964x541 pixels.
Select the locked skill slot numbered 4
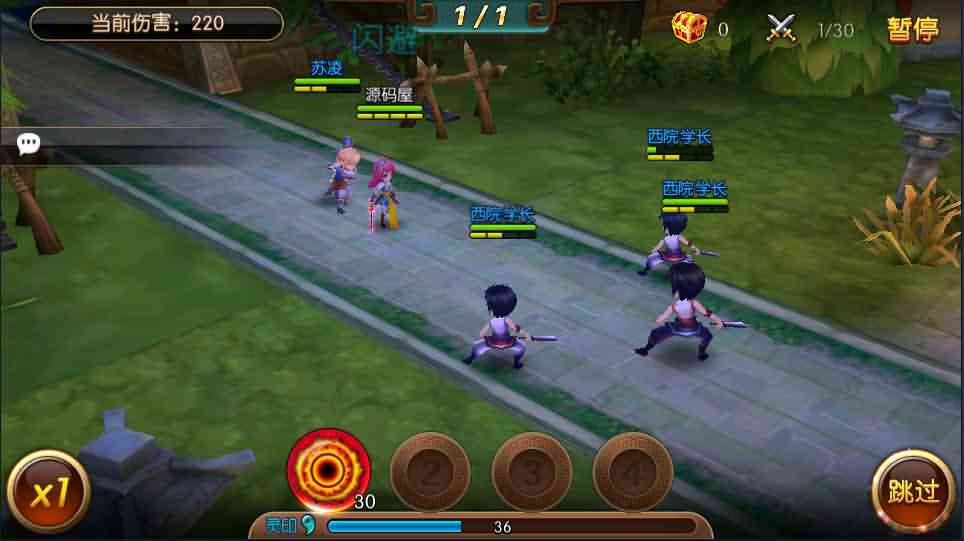(x=632, y=471)
